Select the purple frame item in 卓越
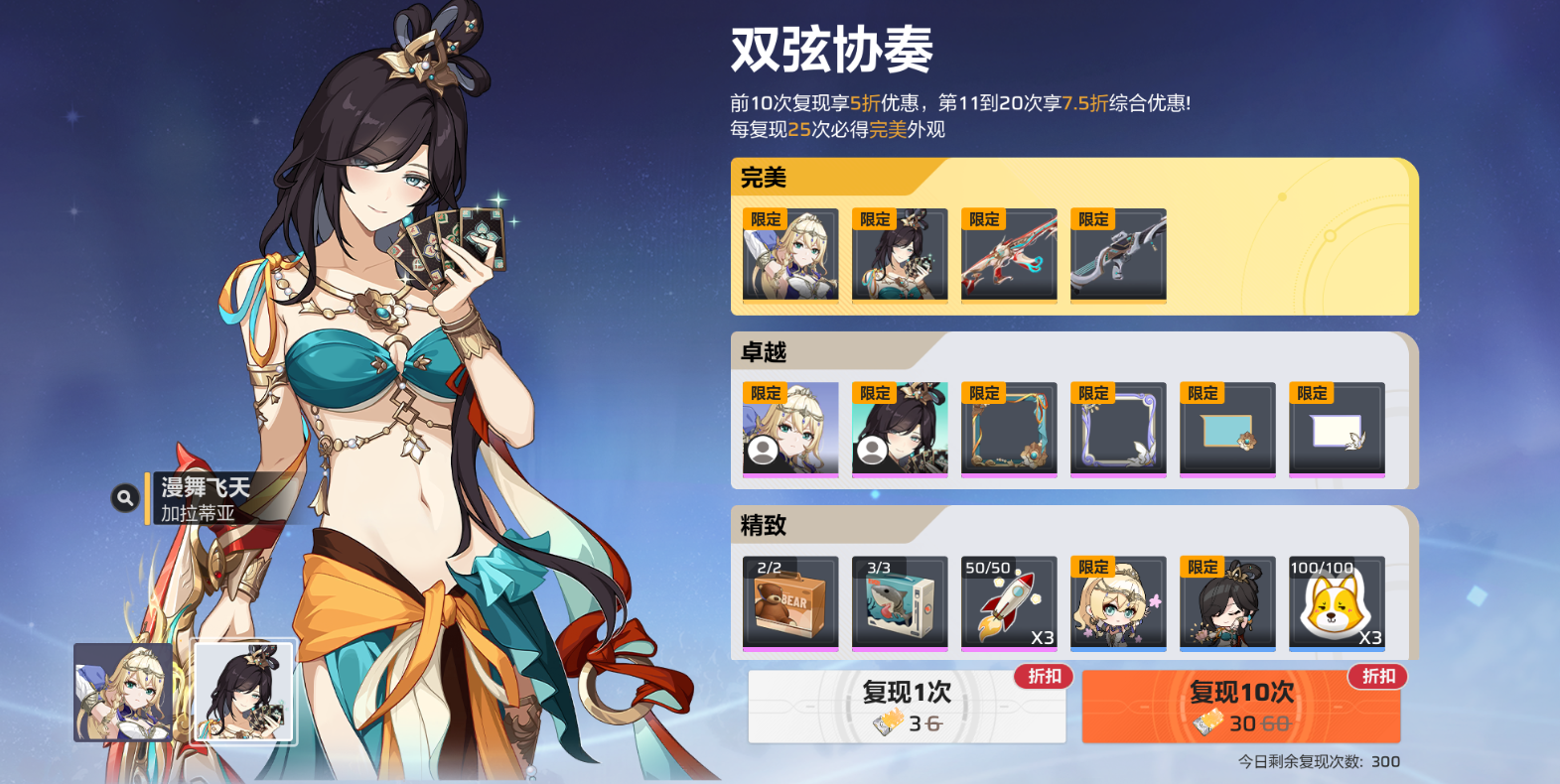 click(x=1117, y=430)
